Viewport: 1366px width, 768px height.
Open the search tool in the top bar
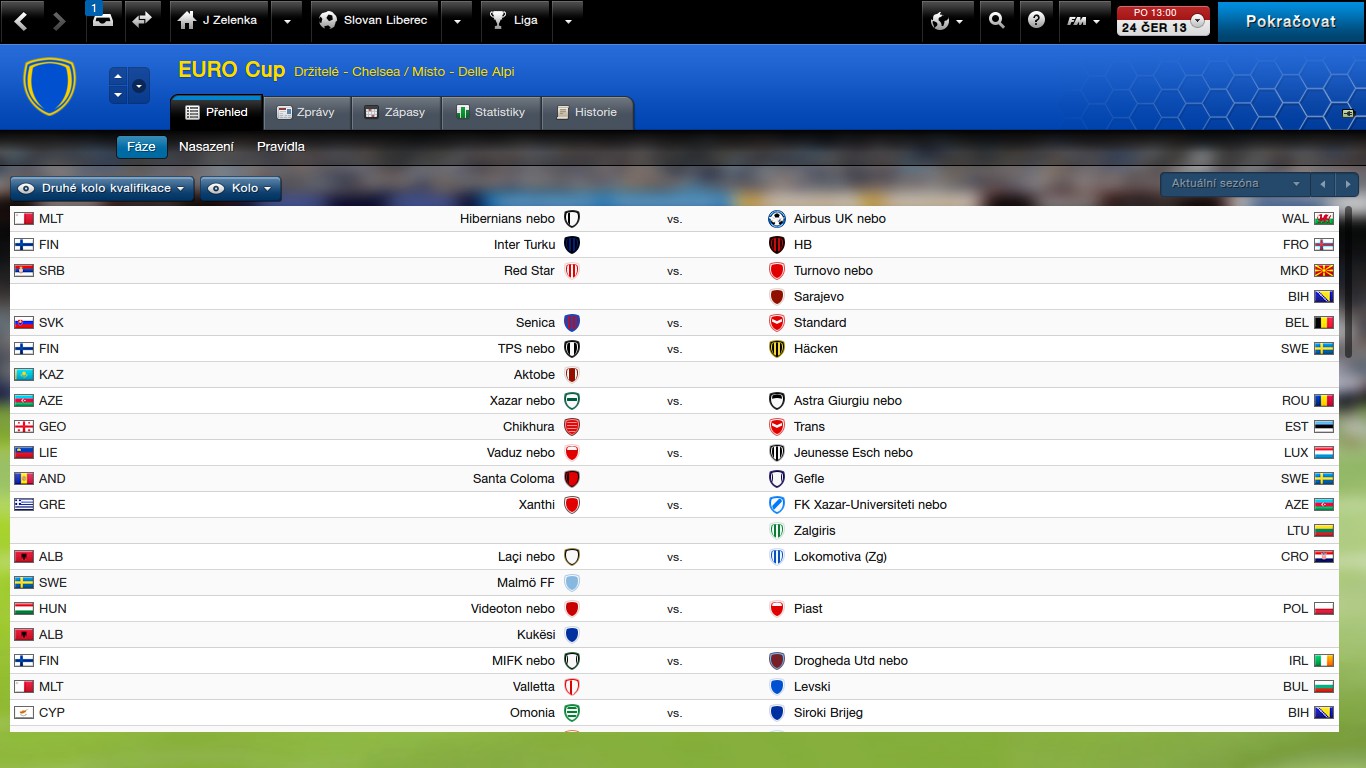point(997,20)
